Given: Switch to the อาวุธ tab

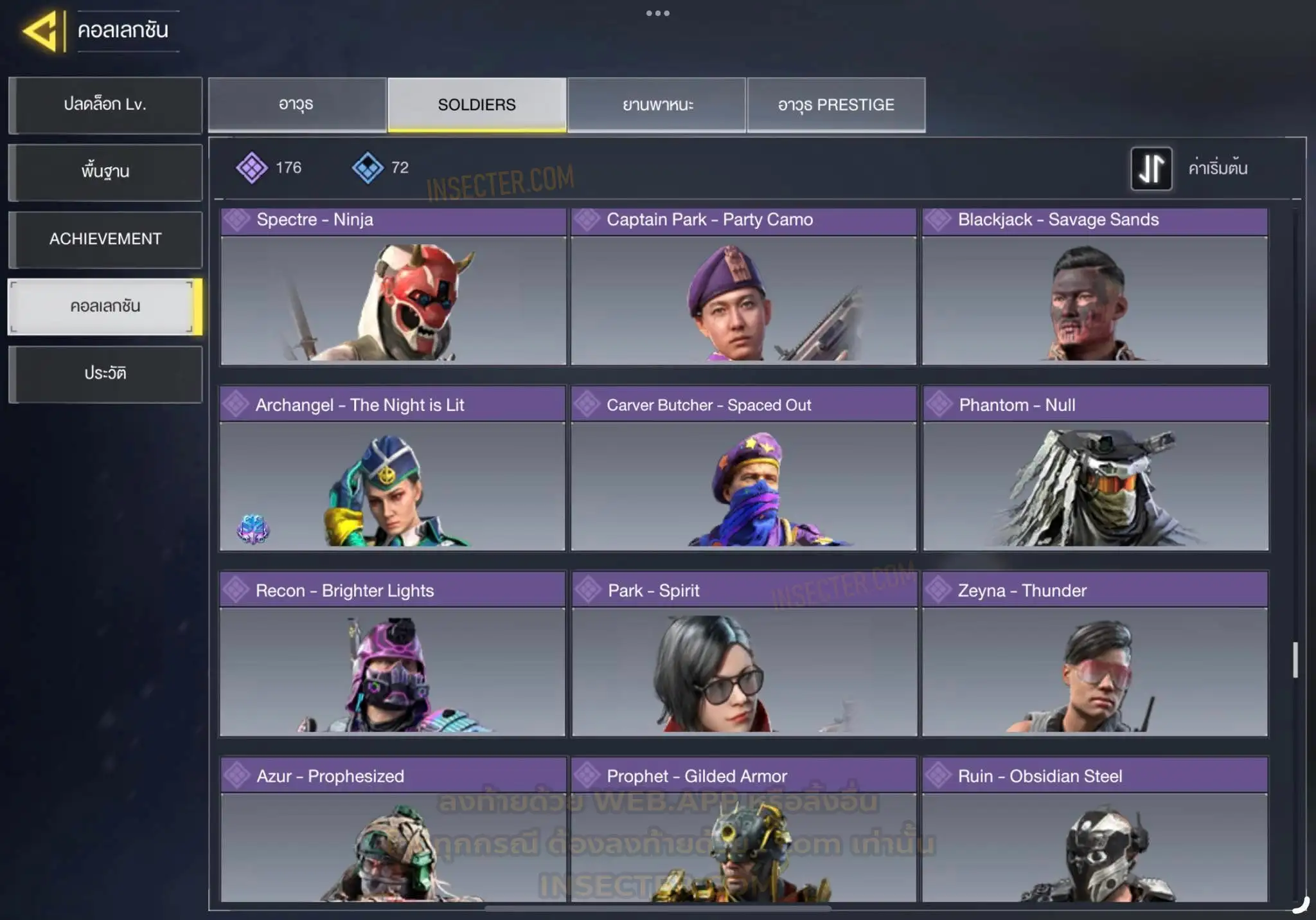Looking at the screenshot, I should click(297, 105).
